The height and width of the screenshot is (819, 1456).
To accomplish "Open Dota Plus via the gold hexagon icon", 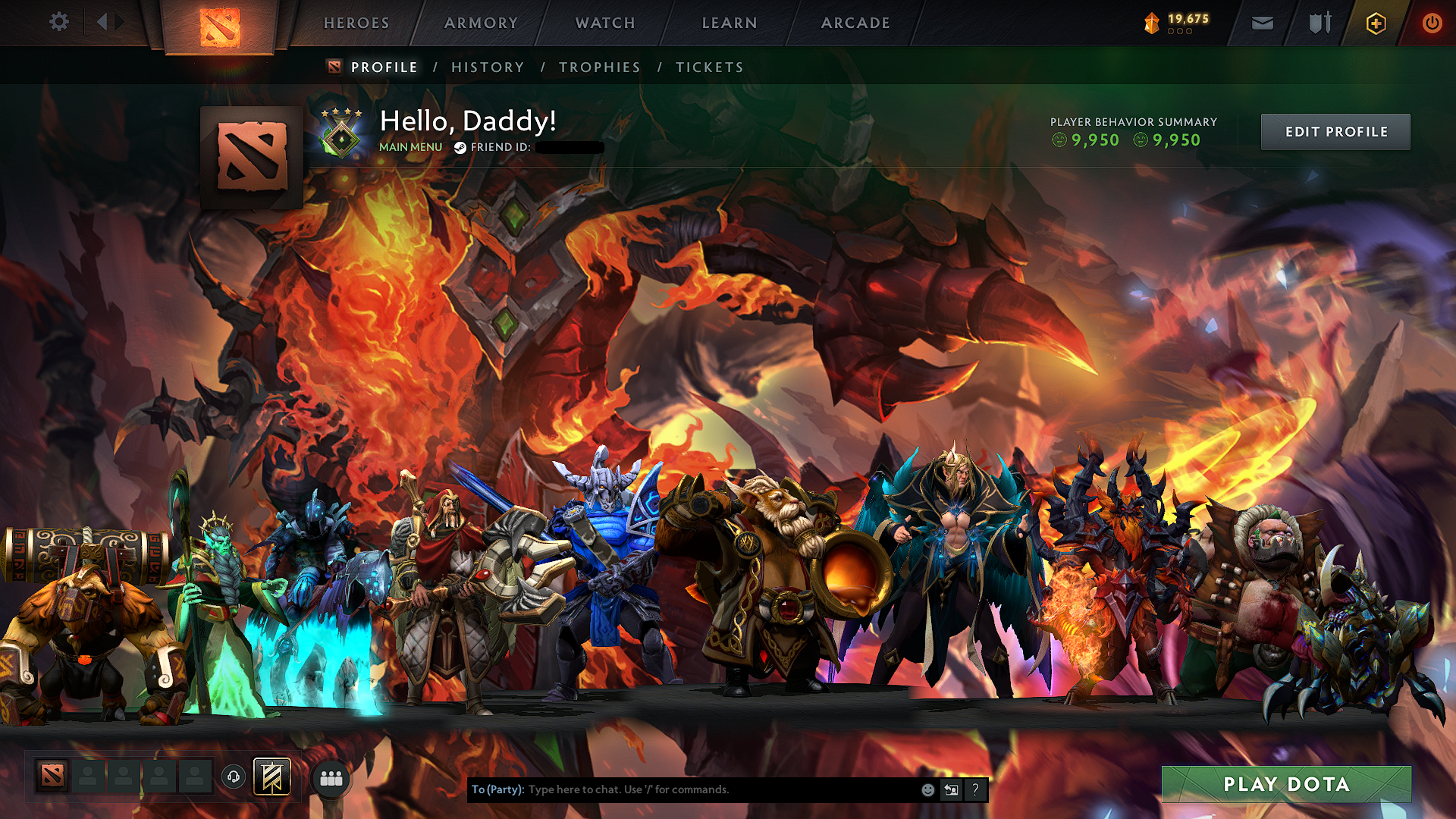I will click(1375, 23).
